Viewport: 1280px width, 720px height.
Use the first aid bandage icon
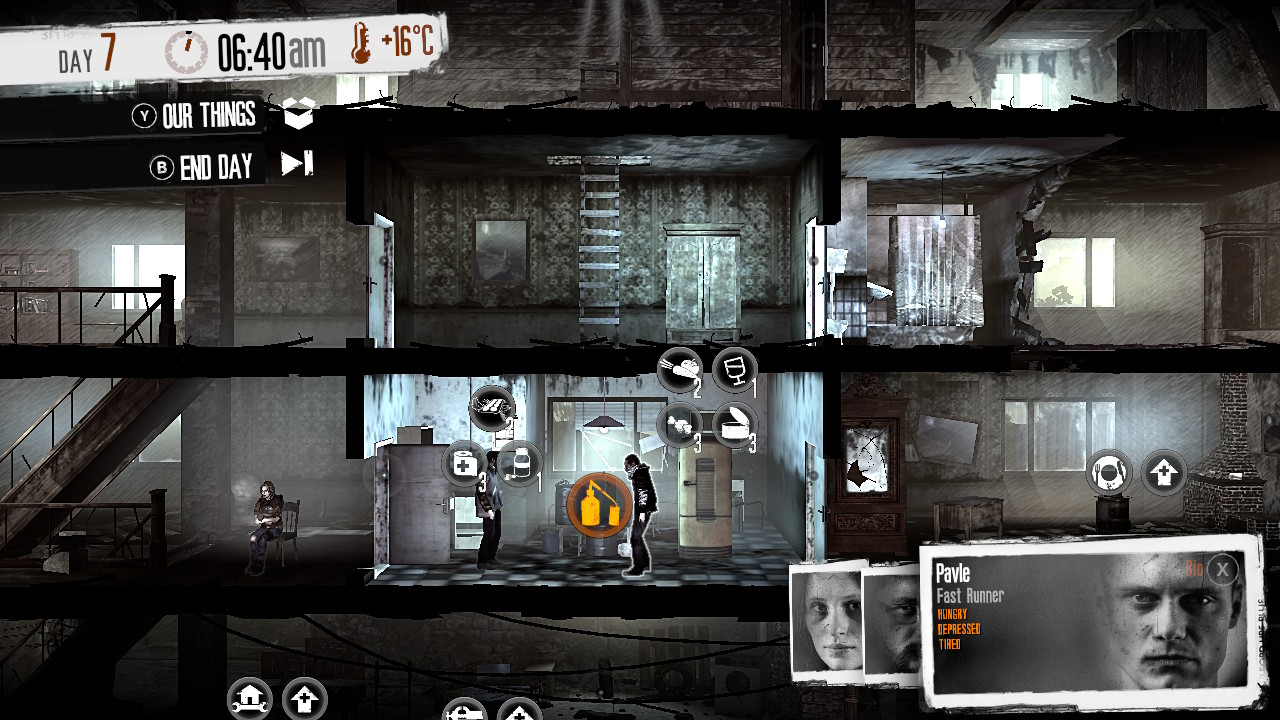coord(464,463)
